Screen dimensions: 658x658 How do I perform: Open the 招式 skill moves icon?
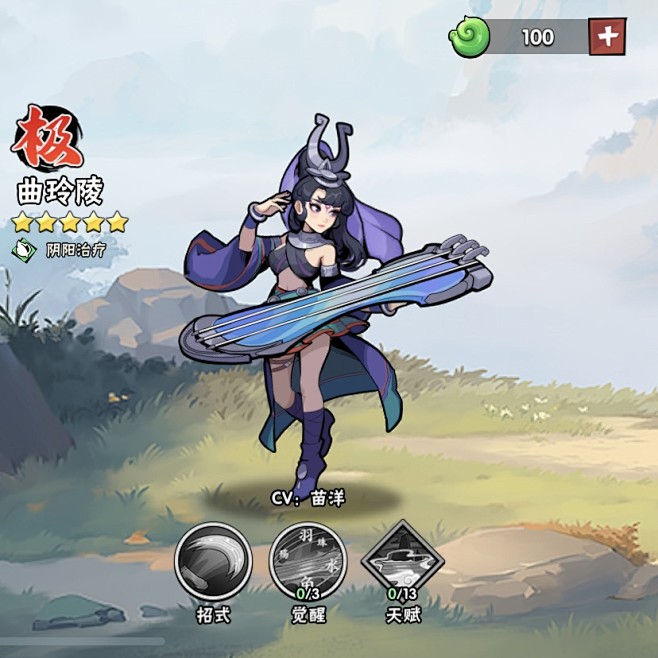tap(213, 562)
